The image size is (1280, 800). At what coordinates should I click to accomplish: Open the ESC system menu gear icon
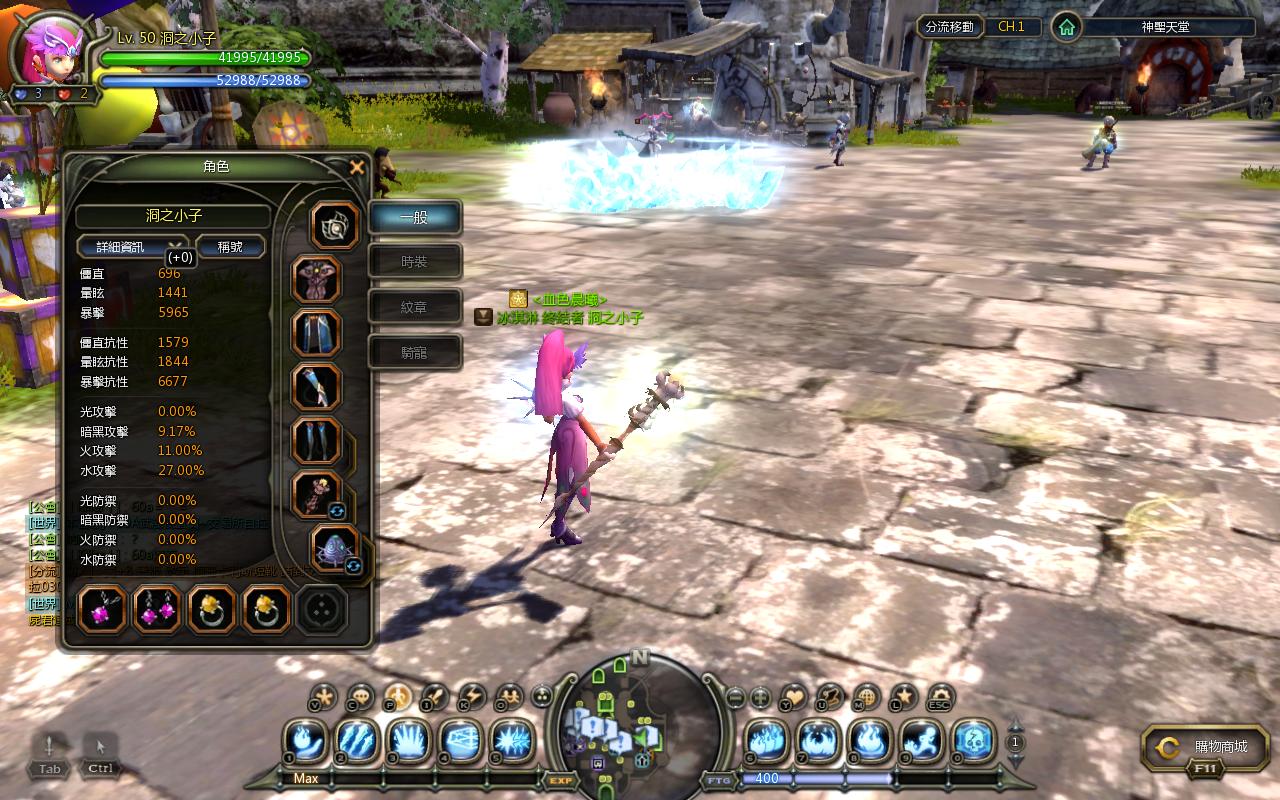(x=940, y=697)
